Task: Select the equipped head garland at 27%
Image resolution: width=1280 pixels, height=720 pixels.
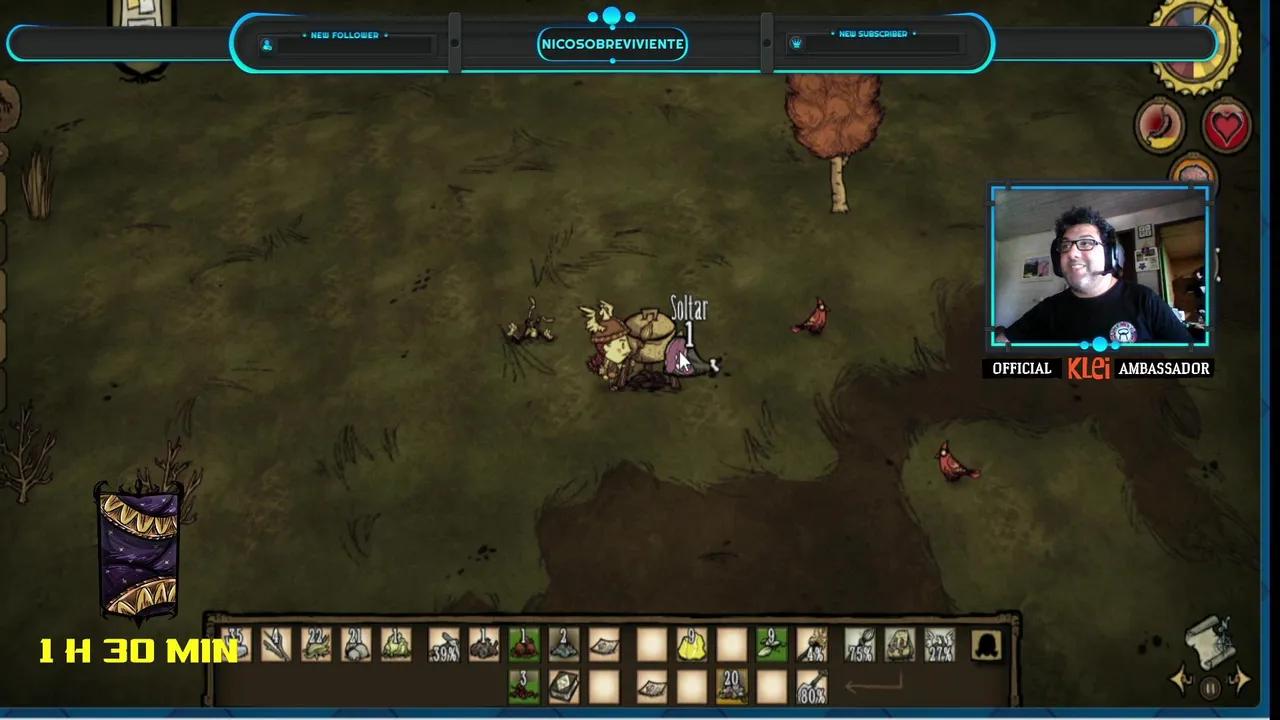Action: pyautogui.click(x=939, y=645)
